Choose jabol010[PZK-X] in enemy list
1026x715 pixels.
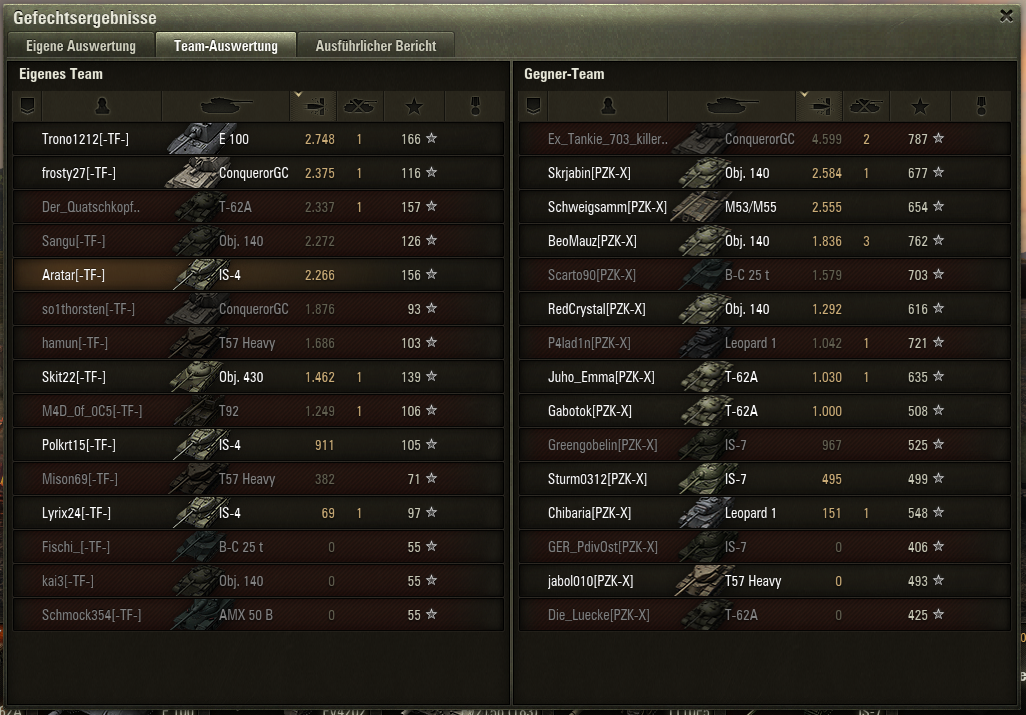590,581
